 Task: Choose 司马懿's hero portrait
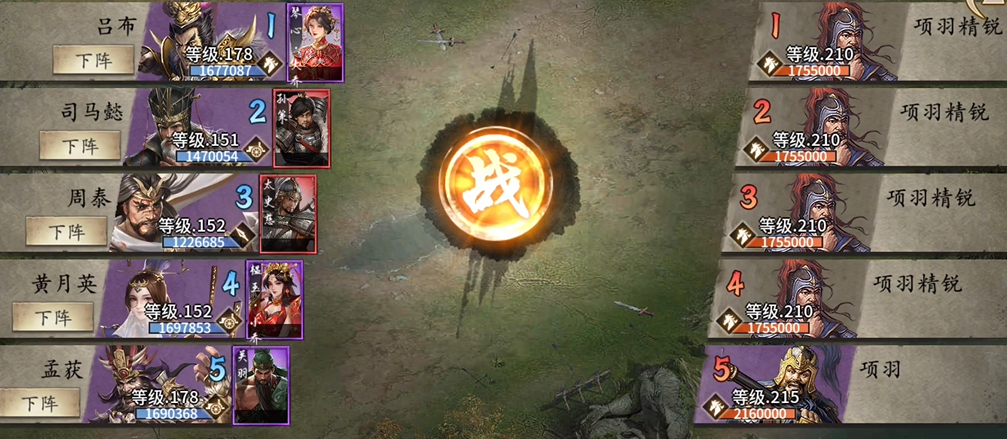[x=182, y=124]
